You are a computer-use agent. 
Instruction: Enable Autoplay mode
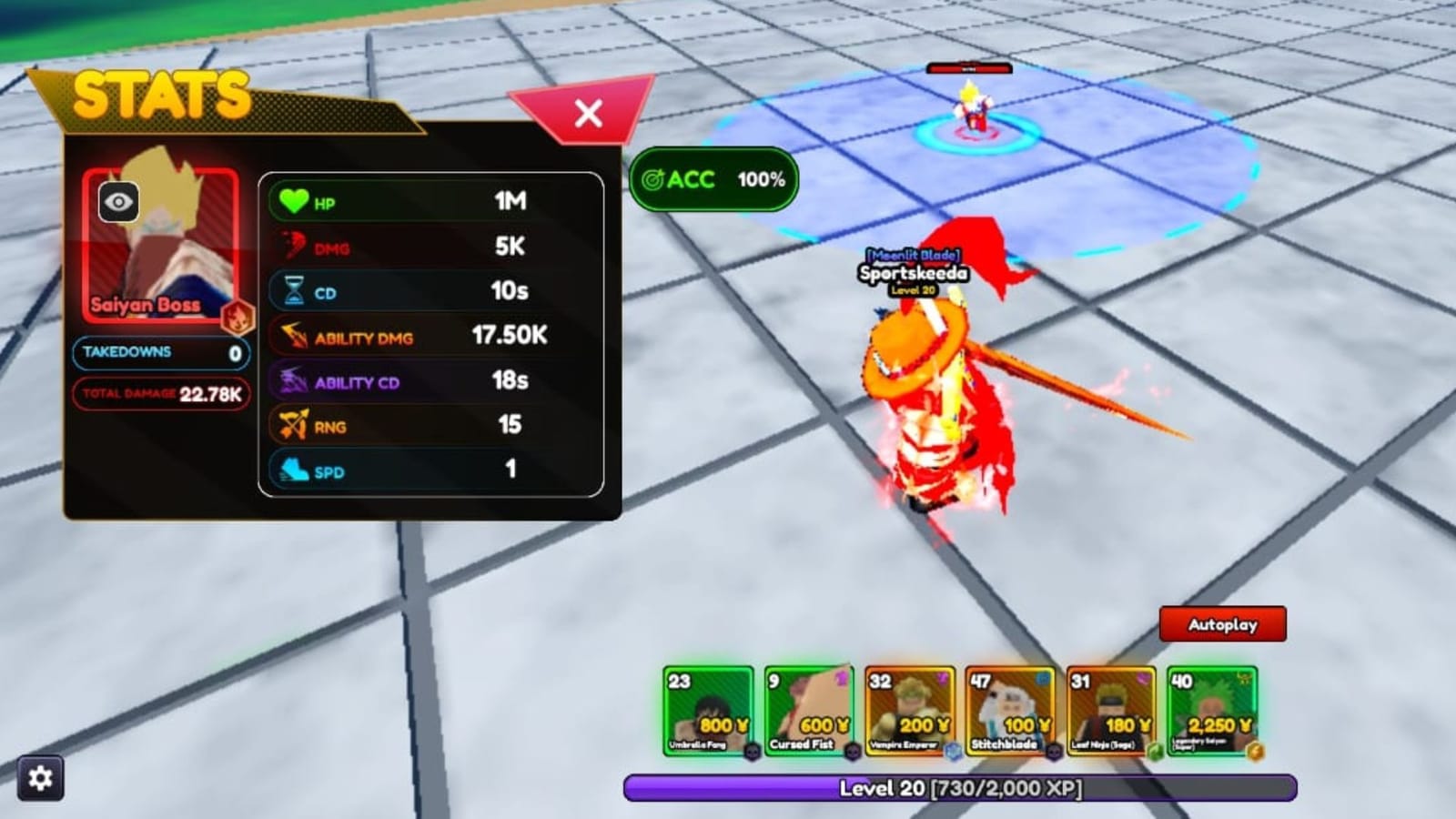pos(1222,625)
